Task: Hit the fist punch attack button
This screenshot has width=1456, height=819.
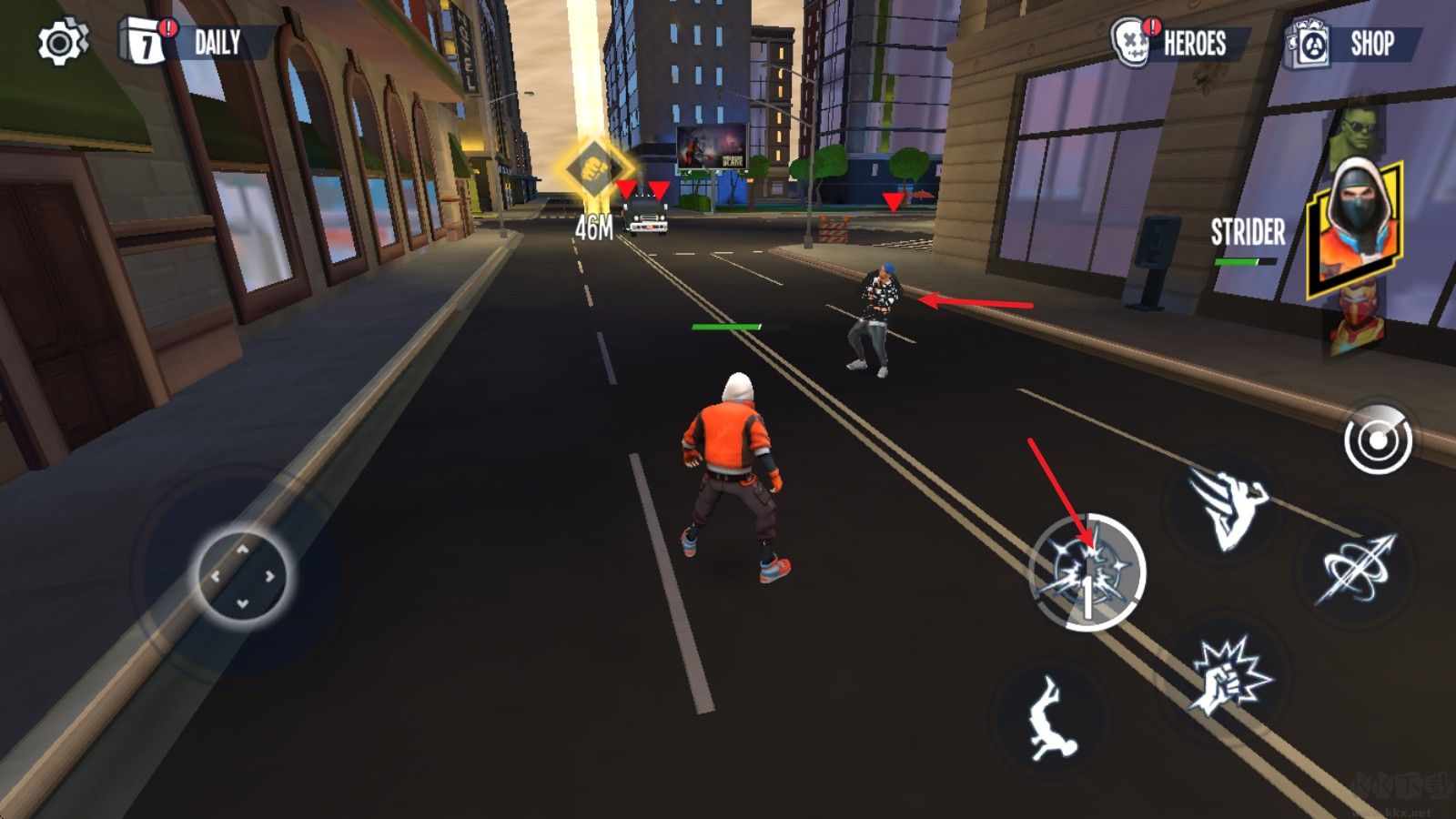Action: [x=1230, y=675]
